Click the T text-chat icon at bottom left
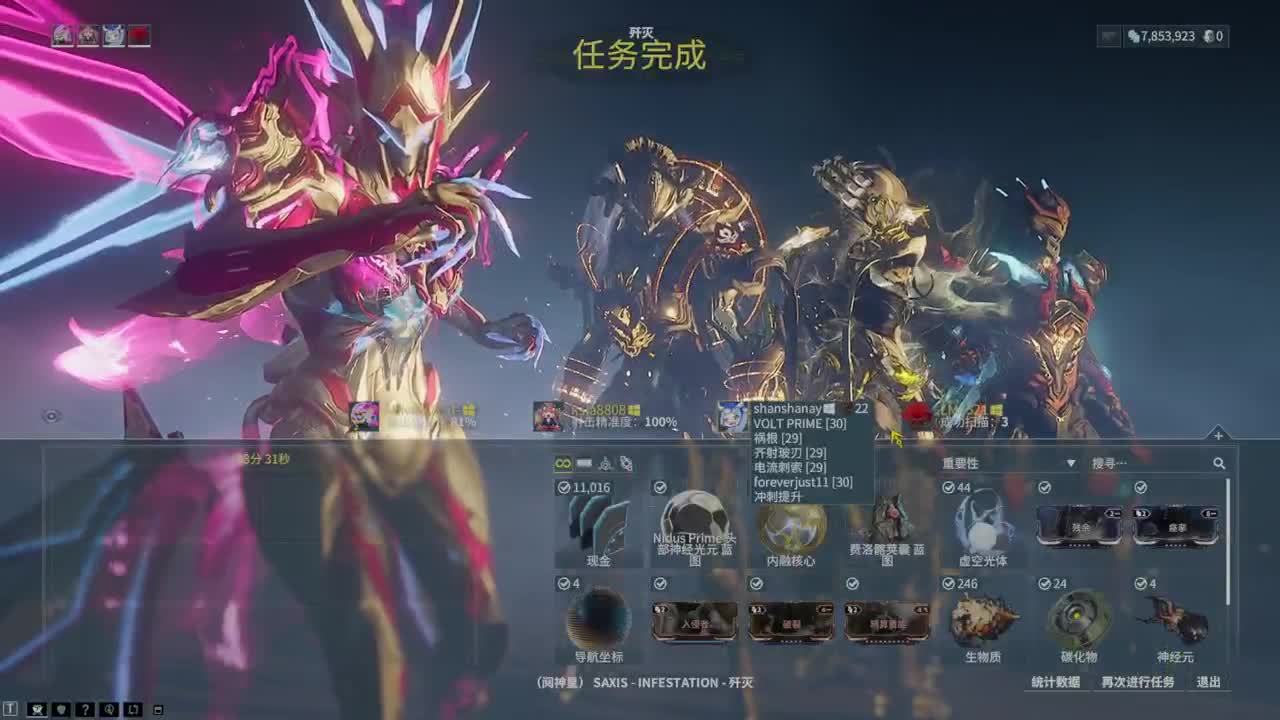The height and width of the screenshot is (720, 1280). click(10, 708)
